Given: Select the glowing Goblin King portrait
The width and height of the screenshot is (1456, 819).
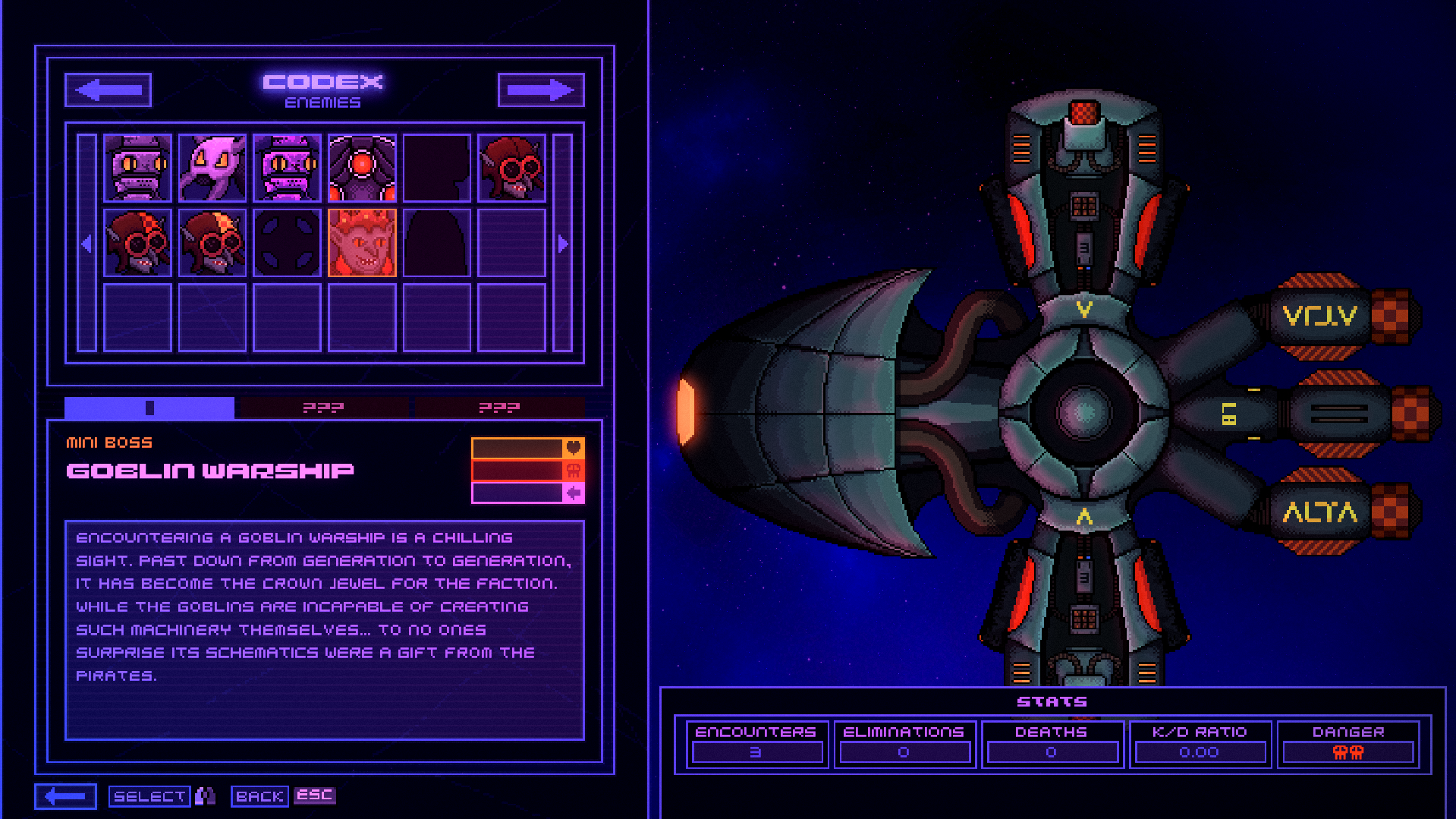Looking at the screenshot, I should pos(362,243).
